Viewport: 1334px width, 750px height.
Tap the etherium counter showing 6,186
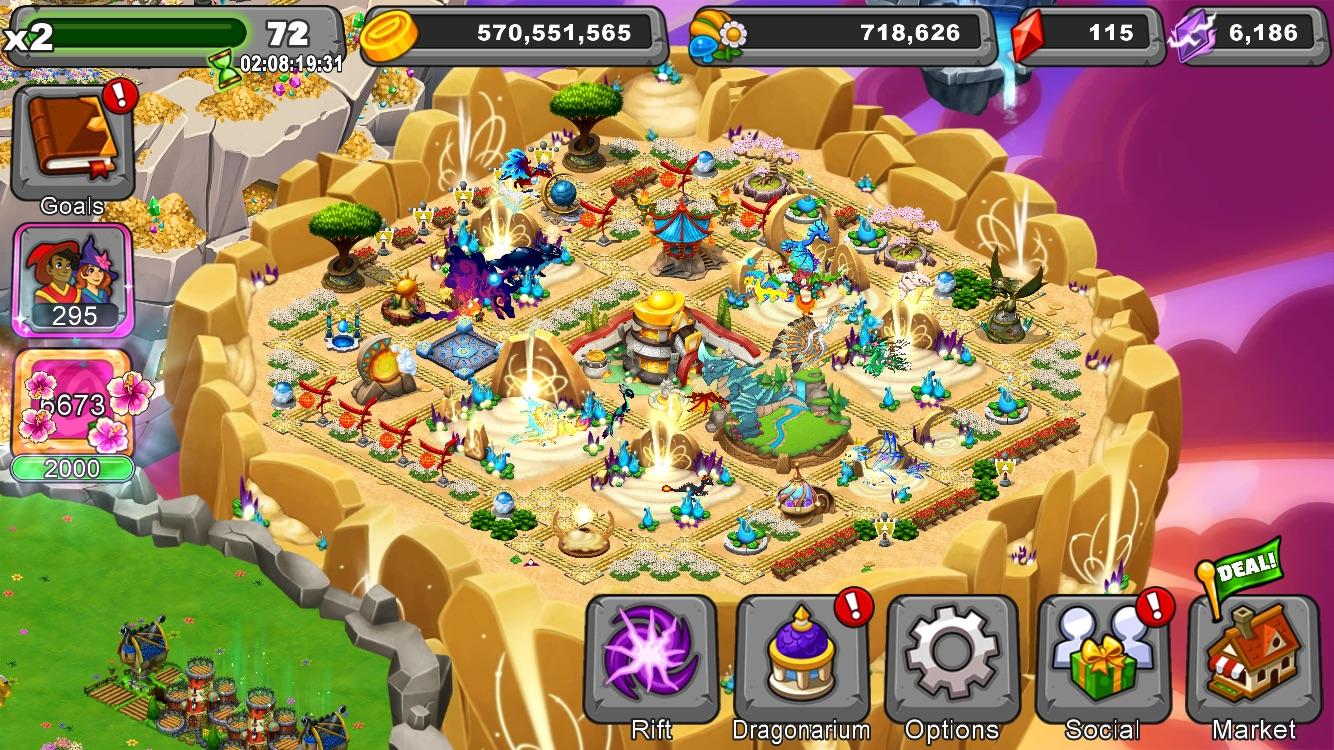(x=1260, y=32)
